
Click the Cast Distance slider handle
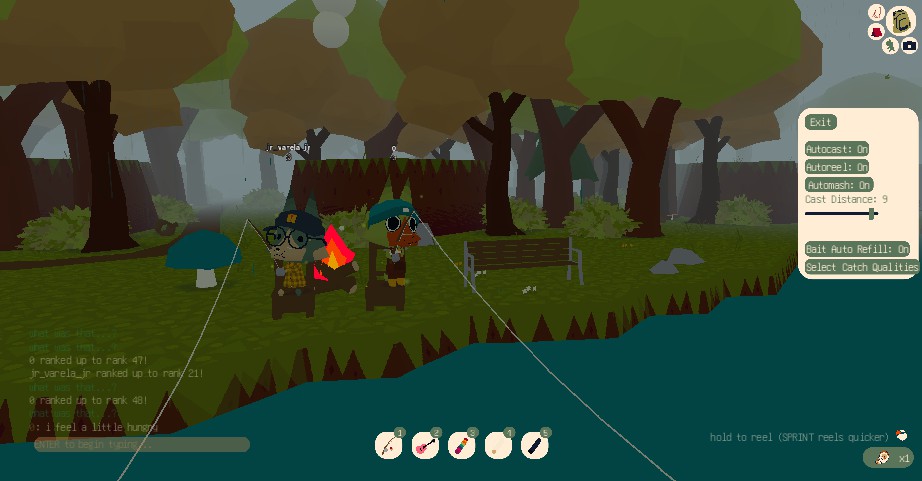tap(872, 213)
